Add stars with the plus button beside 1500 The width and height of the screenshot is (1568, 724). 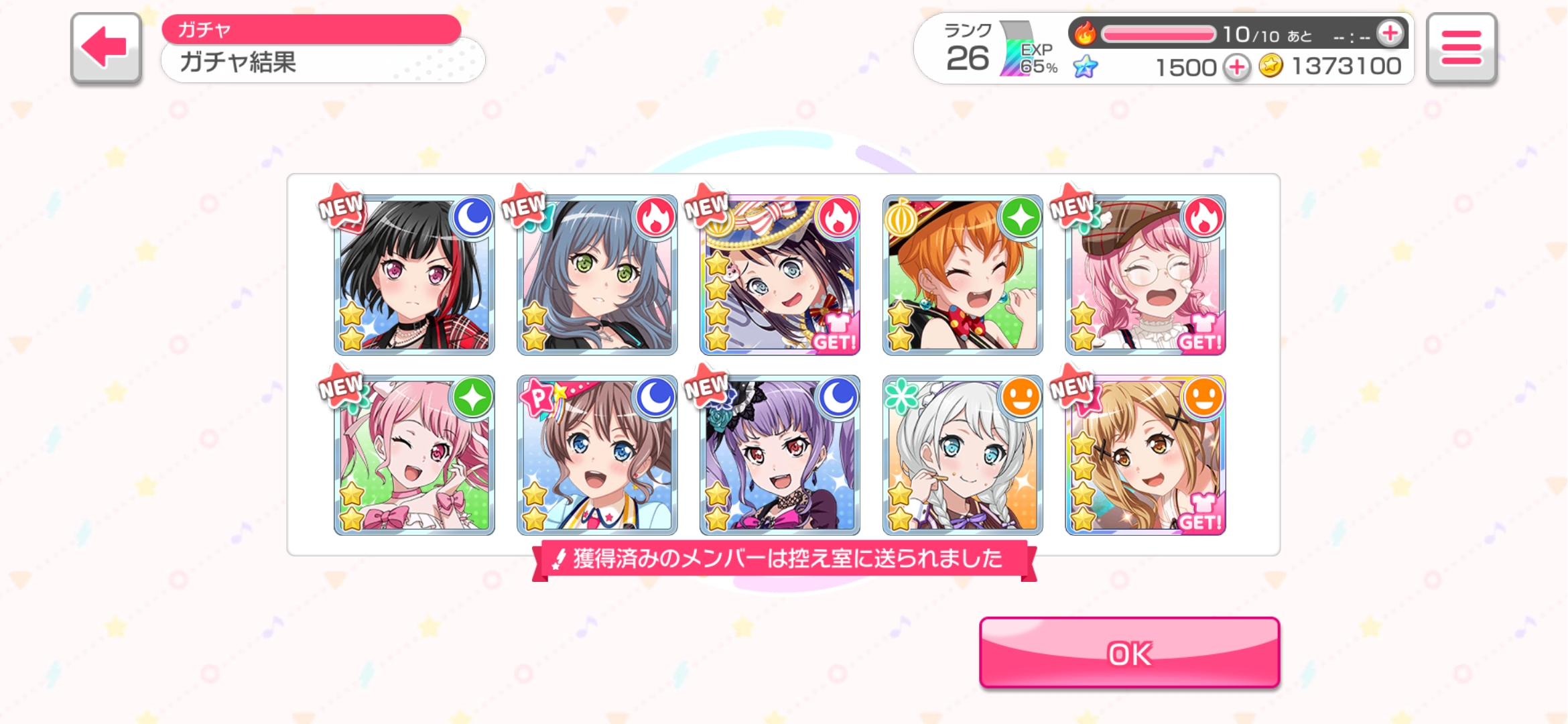[1237, 67]
